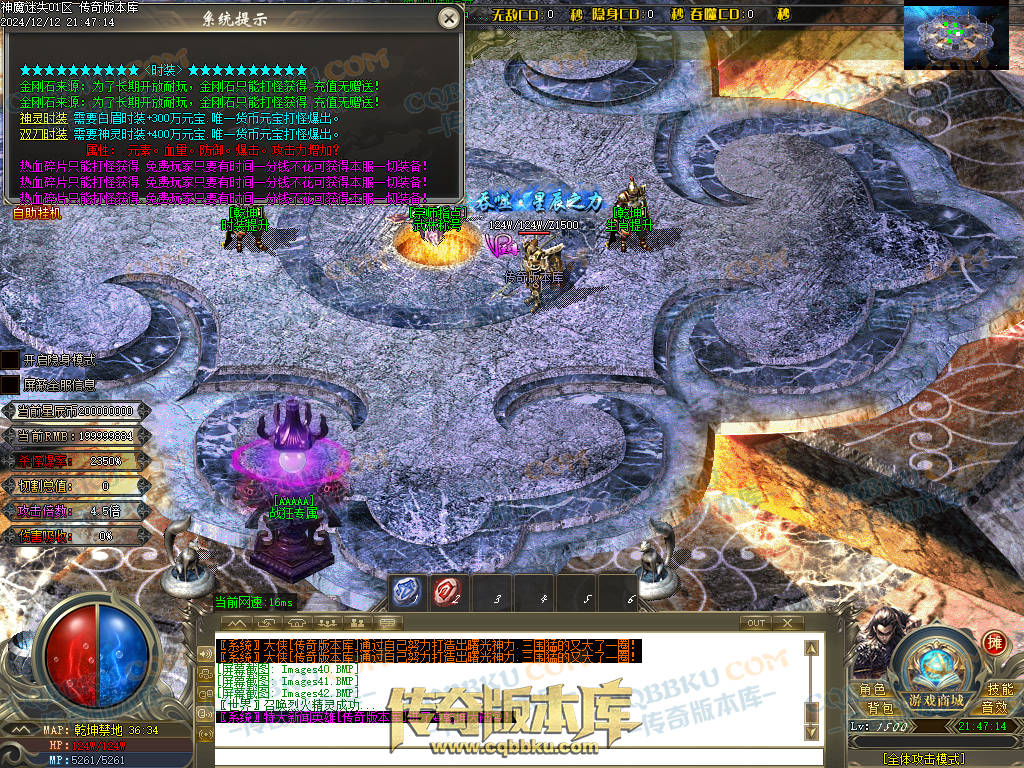Switch the 全体攻击模式 attack mode
The height and width of the screenshot is (768, 1024).
click(x=924, y=760)
